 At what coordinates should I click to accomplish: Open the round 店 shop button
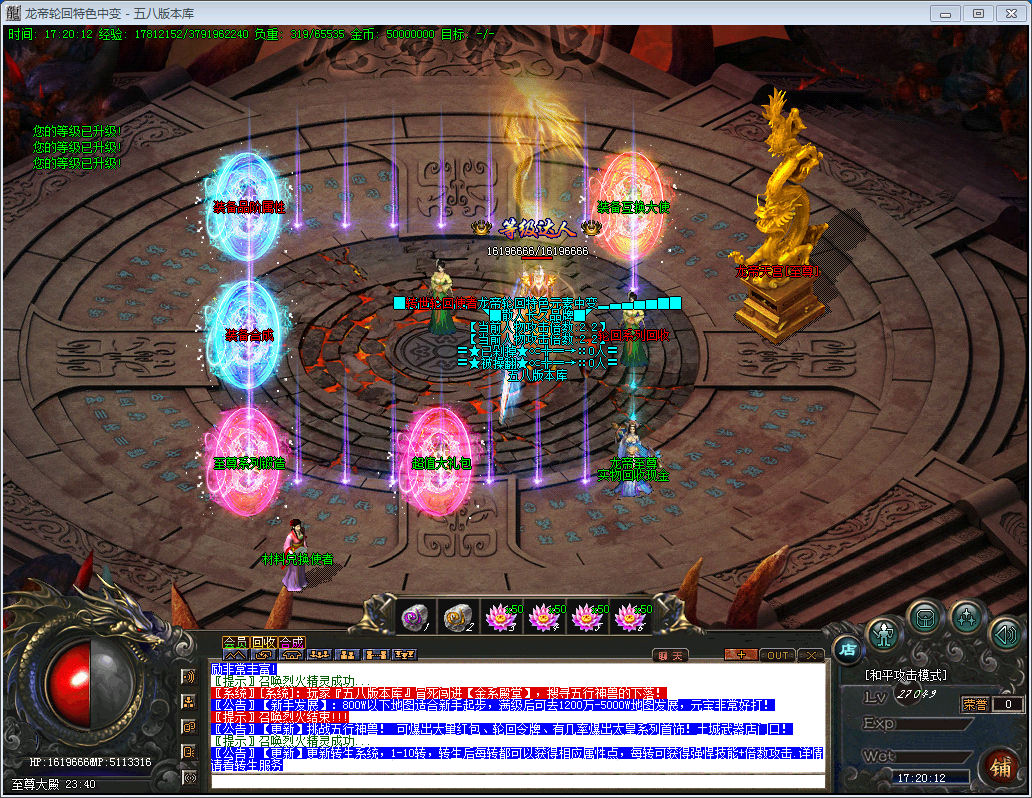[x=847, y=650]
